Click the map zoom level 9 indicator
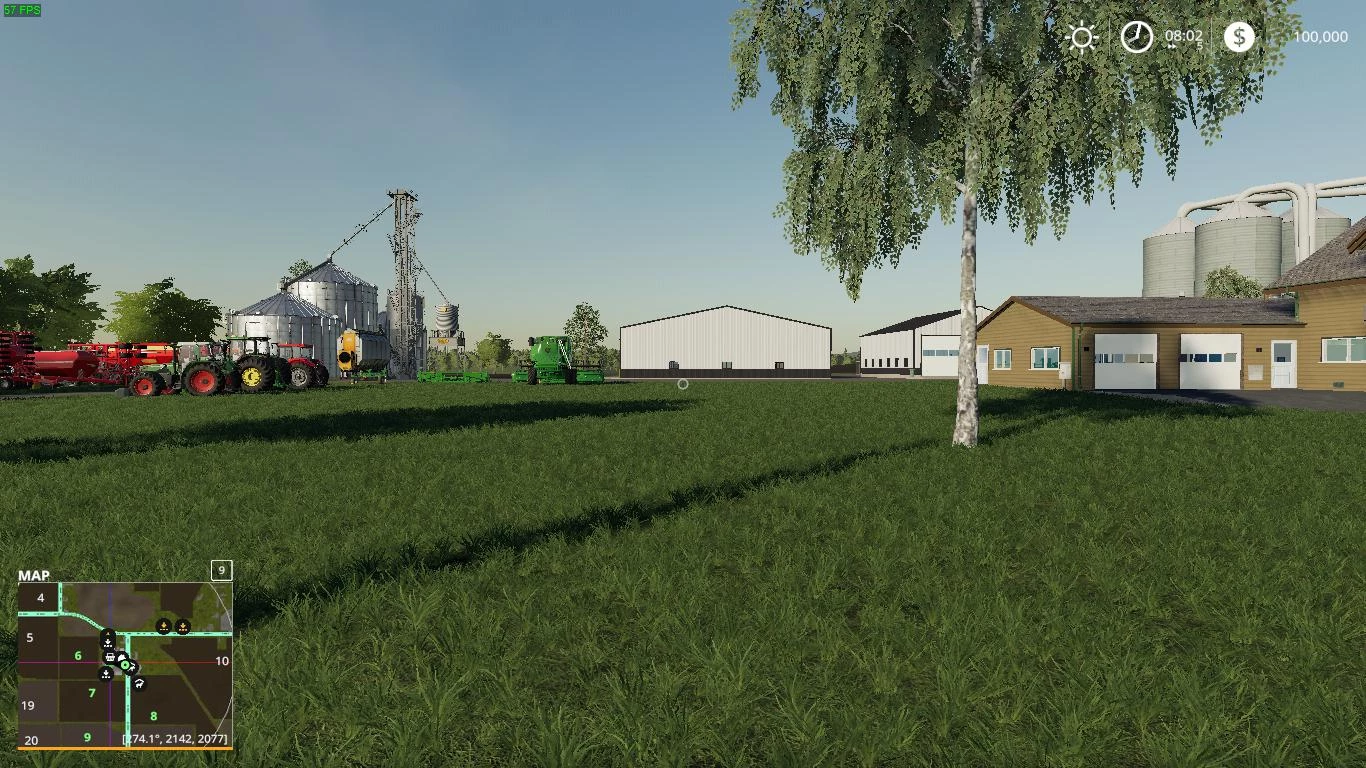1366x768 pixels. point(221,571)
